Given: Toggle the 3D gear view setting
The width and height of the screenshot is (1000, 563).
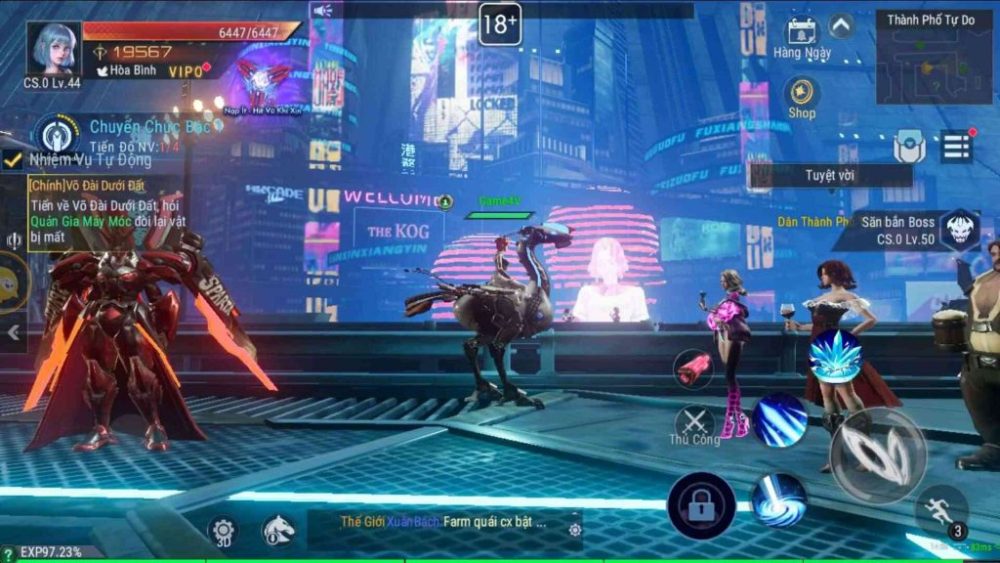Looking at the screenshot, I should point(223,531).
